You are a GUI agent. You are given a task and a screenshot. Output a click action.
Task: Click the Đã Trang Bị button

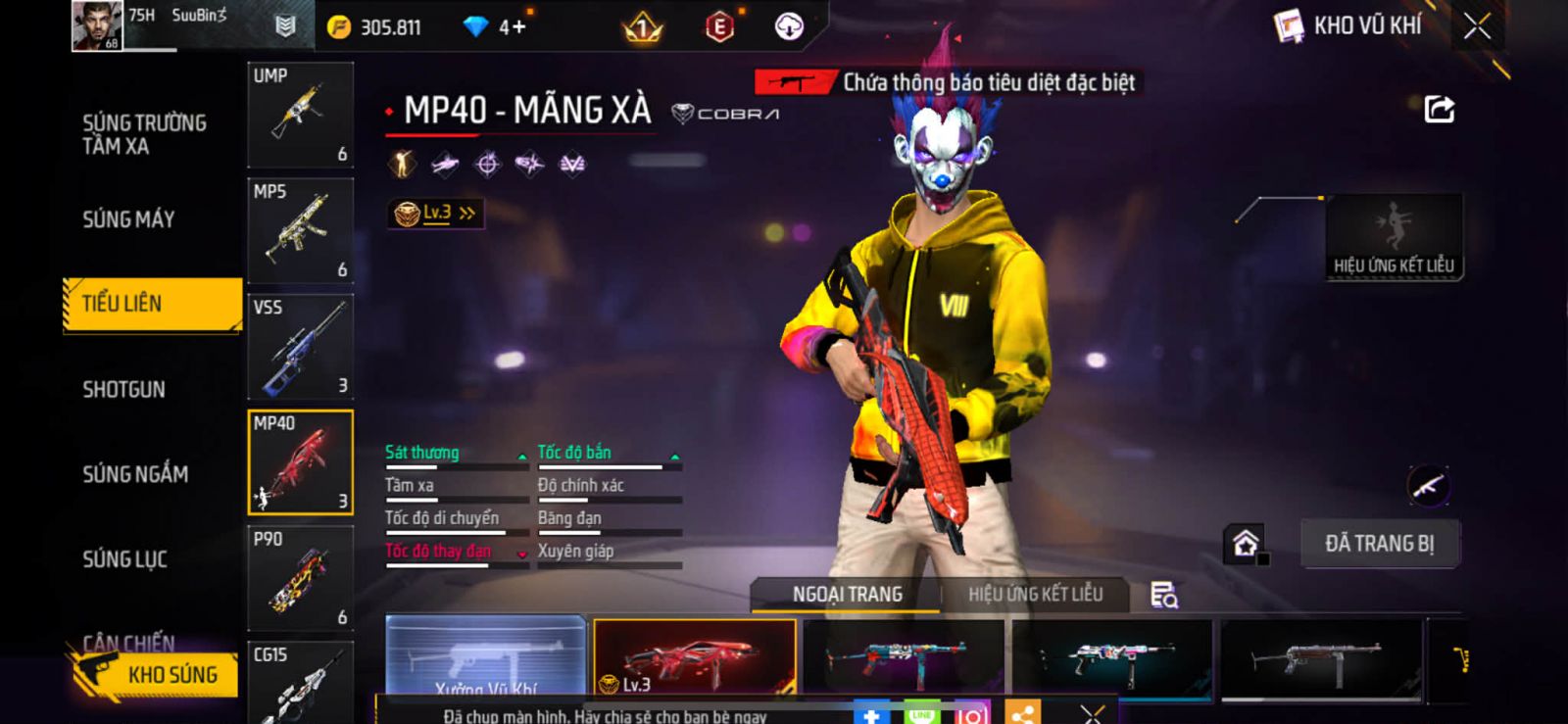pyautogui.click(x=1379, y=544)
